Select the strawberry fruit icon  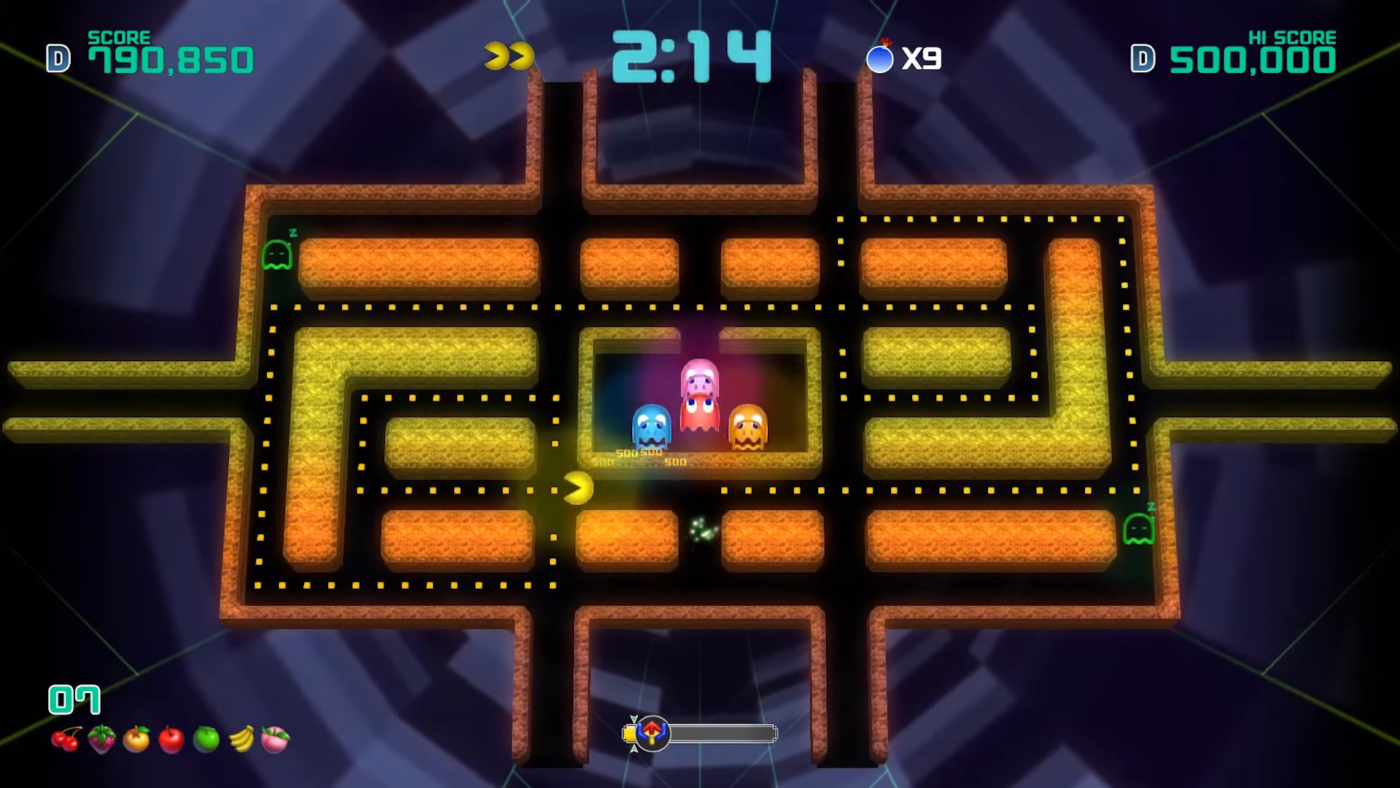pos(102,739)
